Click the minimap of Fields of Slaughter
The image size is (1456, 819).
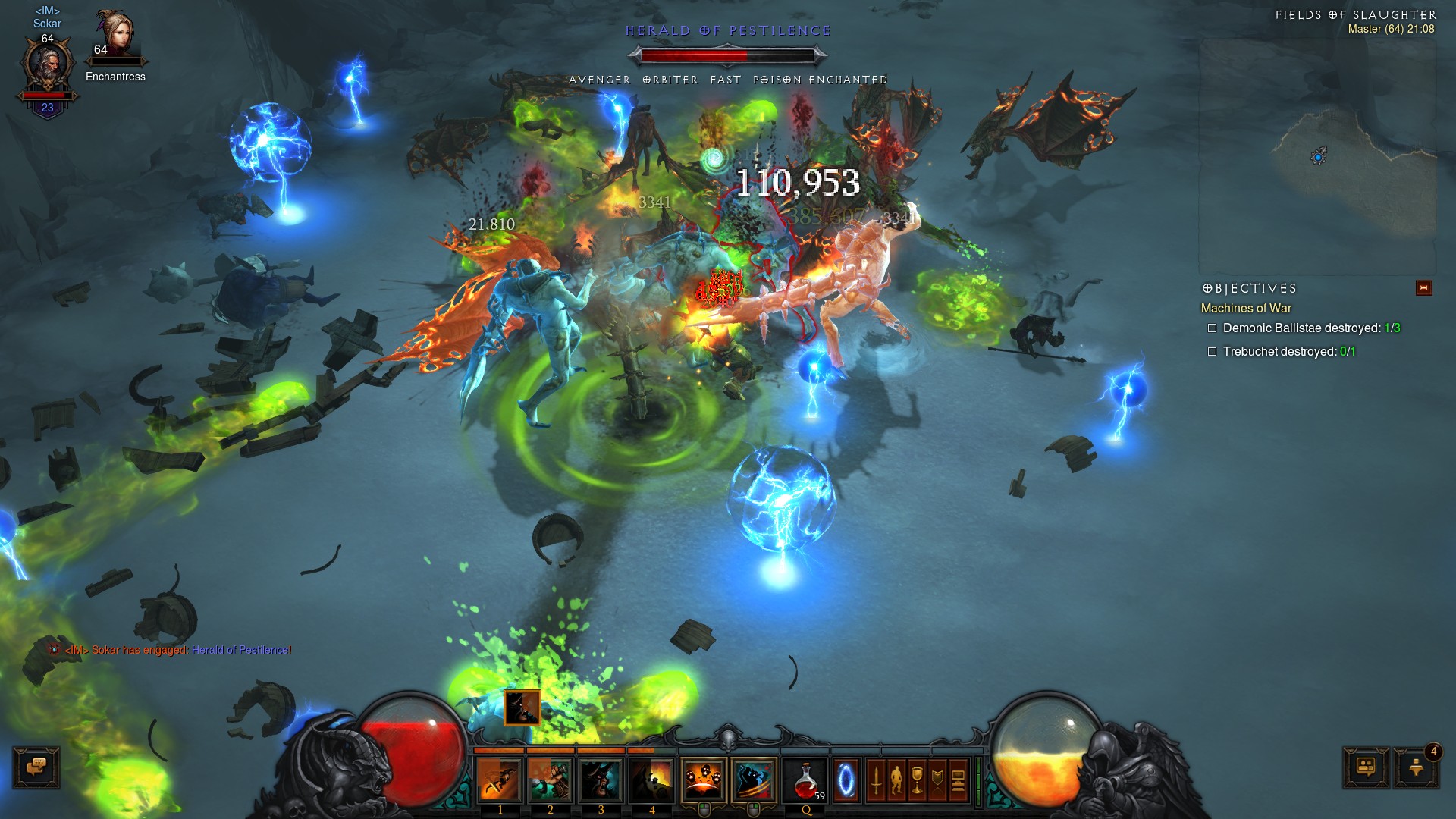pos(1317,155)
